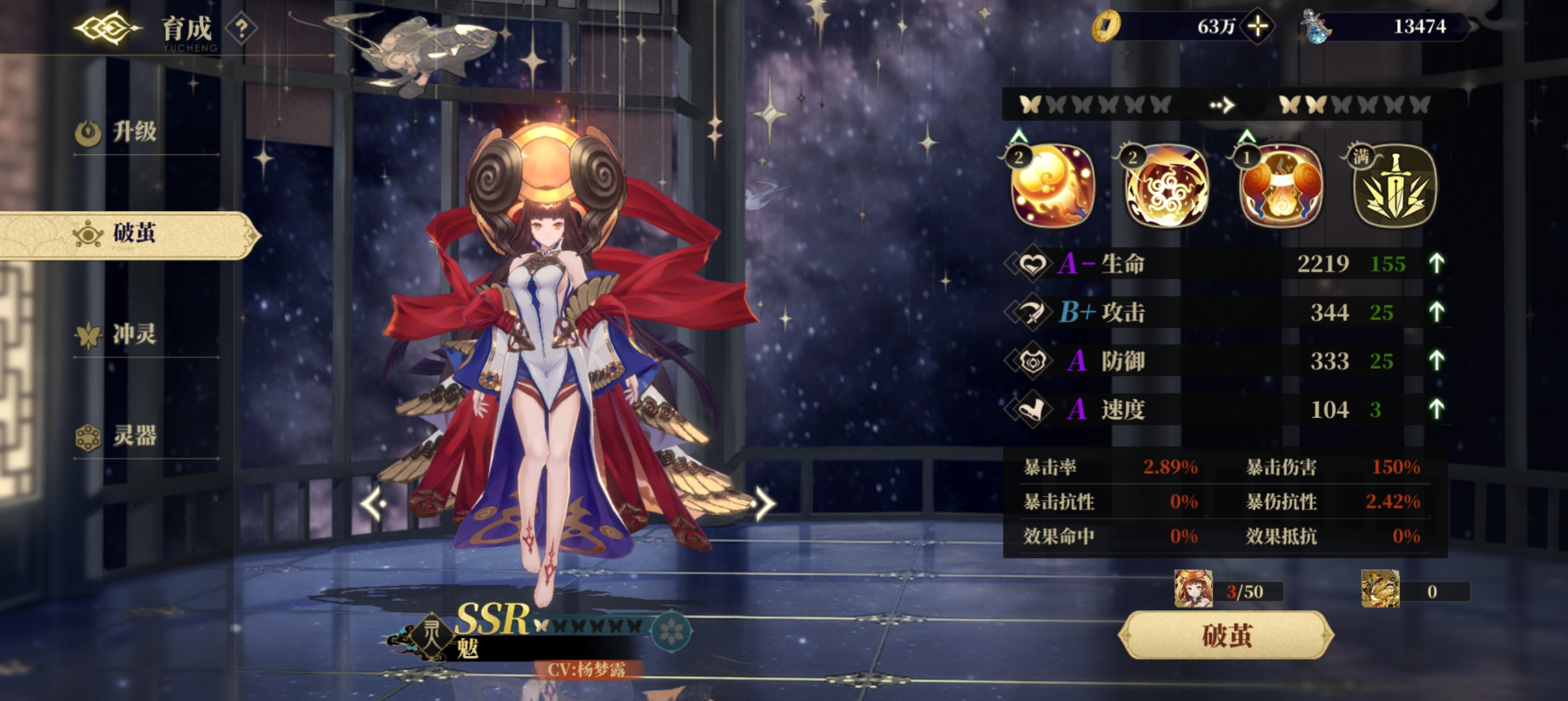Show the previous character with the left arrow
Screen dimensions: 1568x701
[x=373, y=503]
